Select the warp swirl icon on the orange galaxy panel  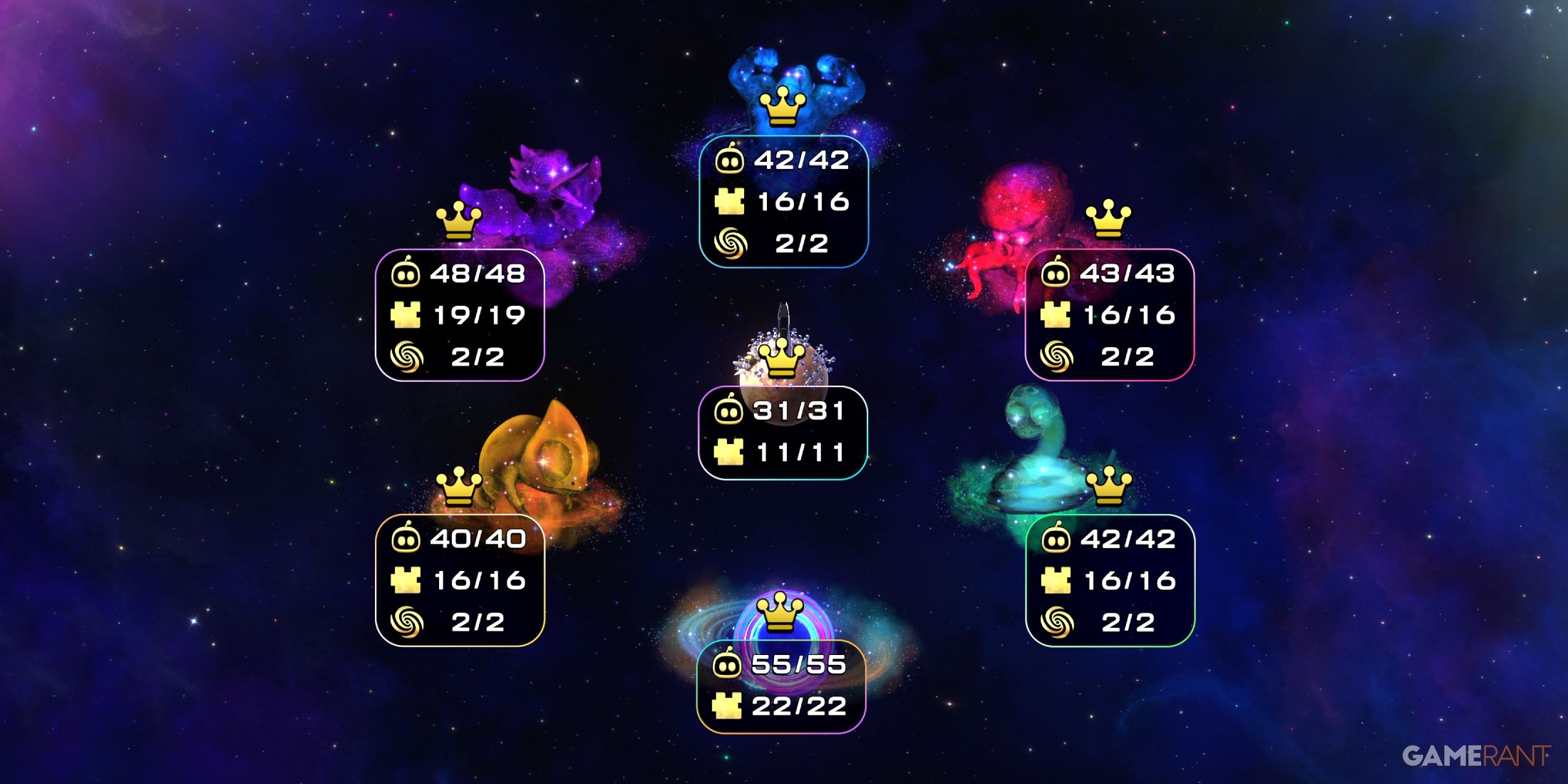(406, 620)
